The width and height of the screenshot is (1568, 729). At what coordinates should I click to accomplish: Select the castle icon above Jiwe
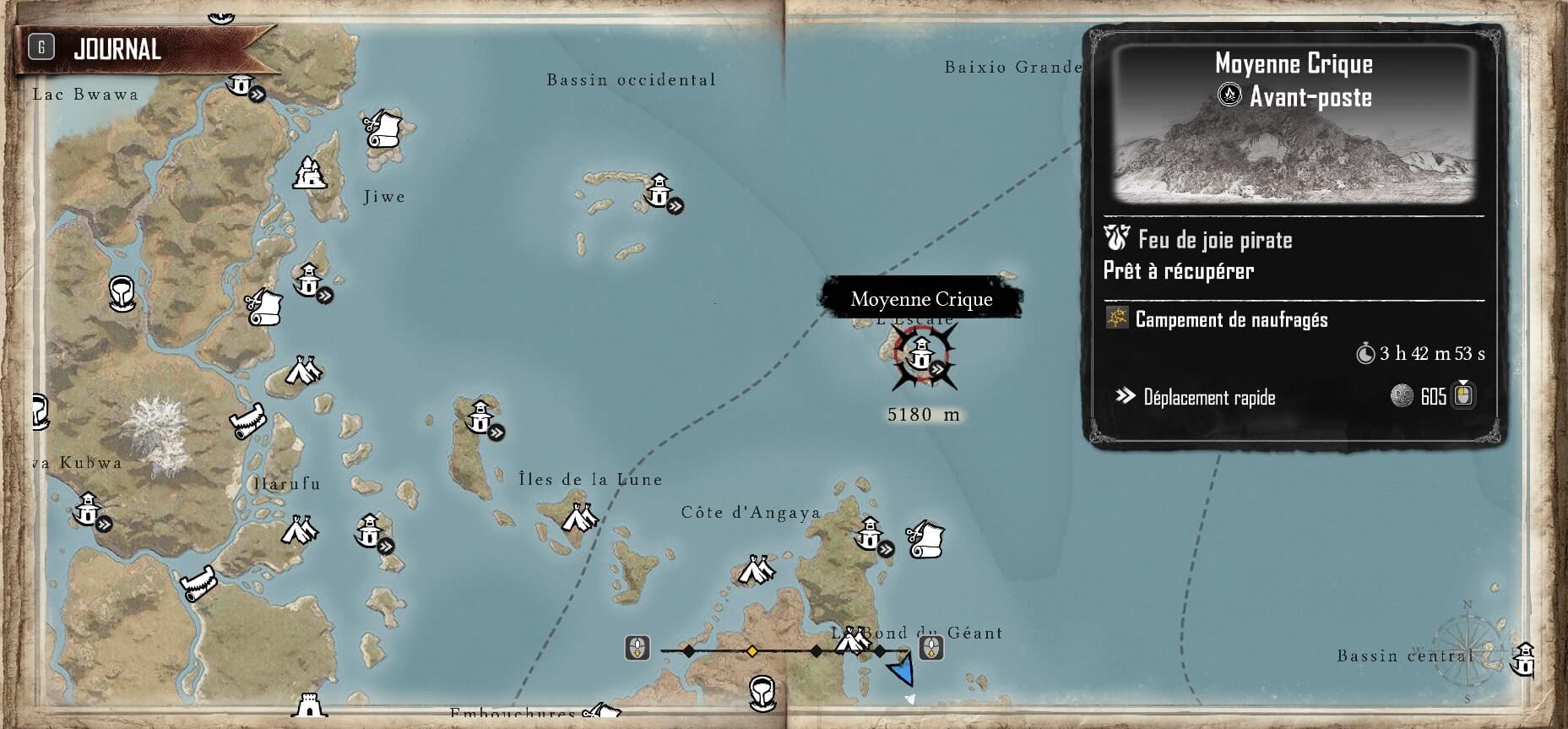(x=310, y=173)
